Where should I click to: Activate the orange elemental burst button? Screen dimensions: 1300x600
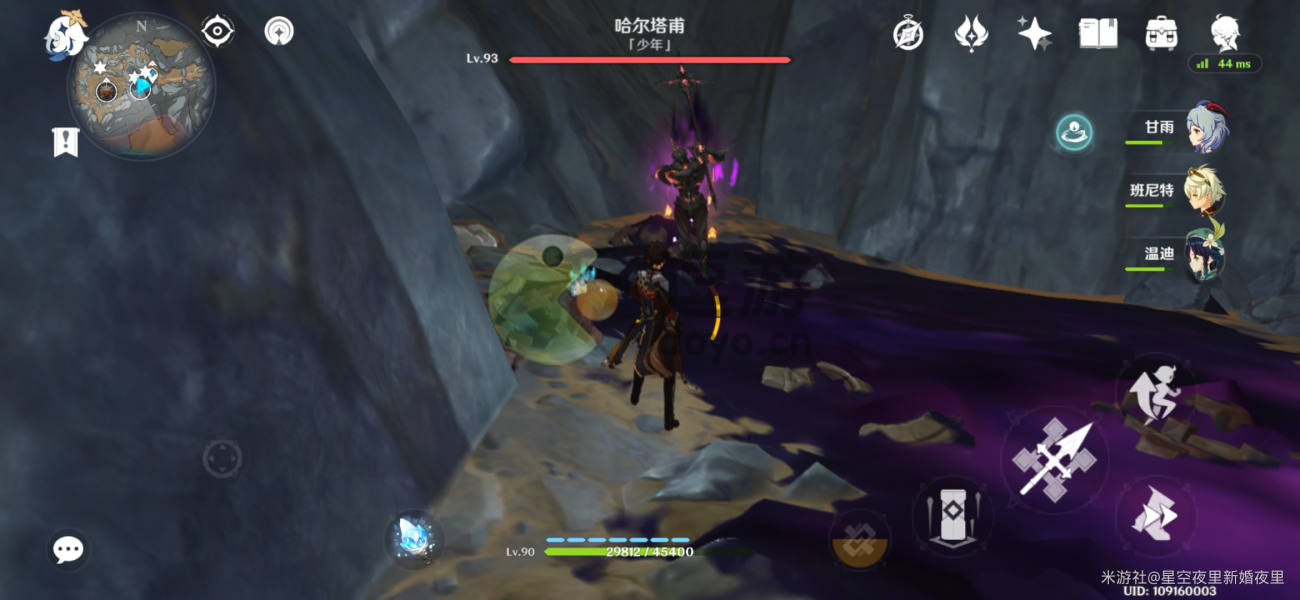pyautogui.click(x=859, y=541)
